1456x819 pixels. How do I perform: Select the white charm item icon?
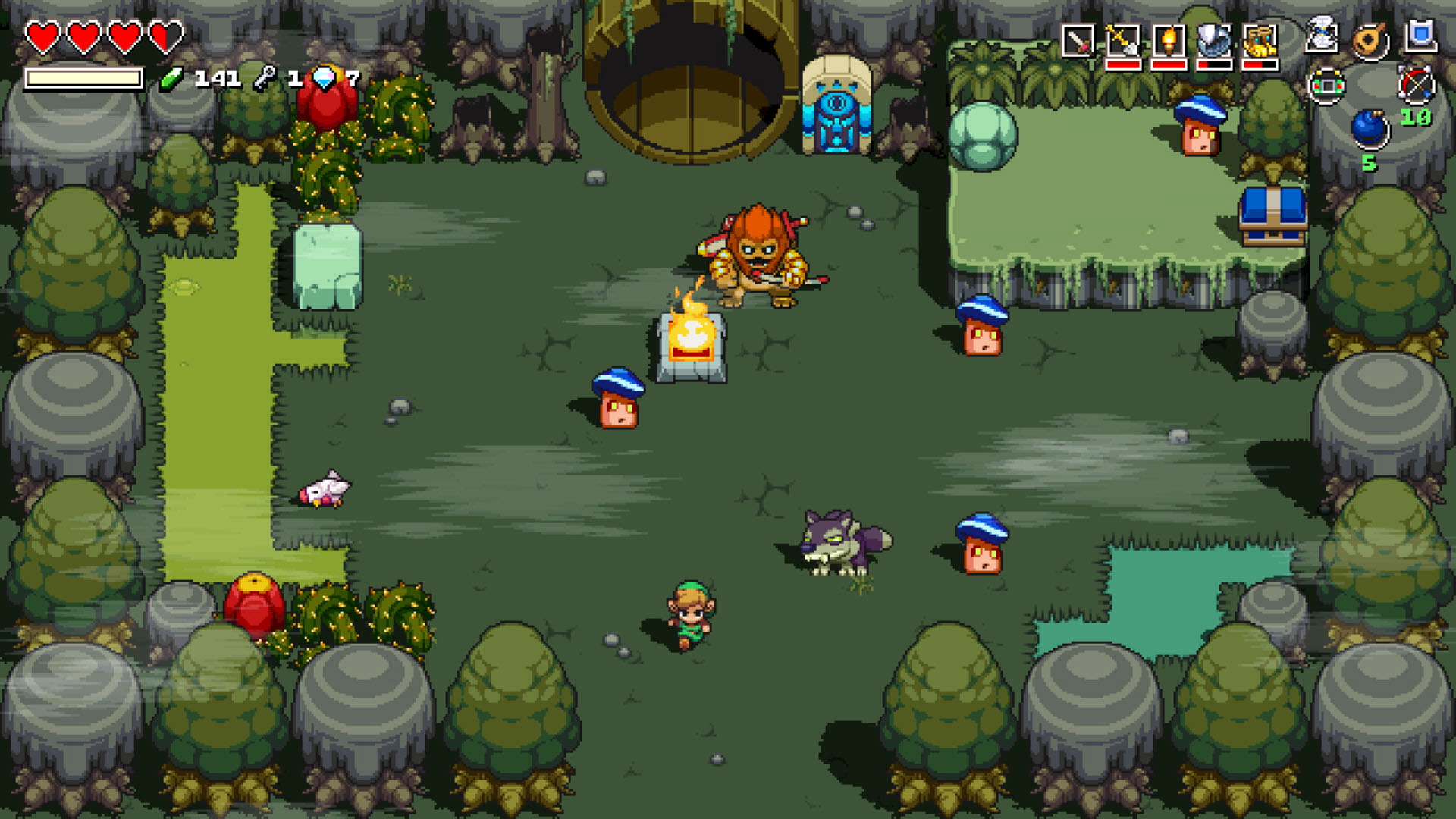[x=1323, y=33]
